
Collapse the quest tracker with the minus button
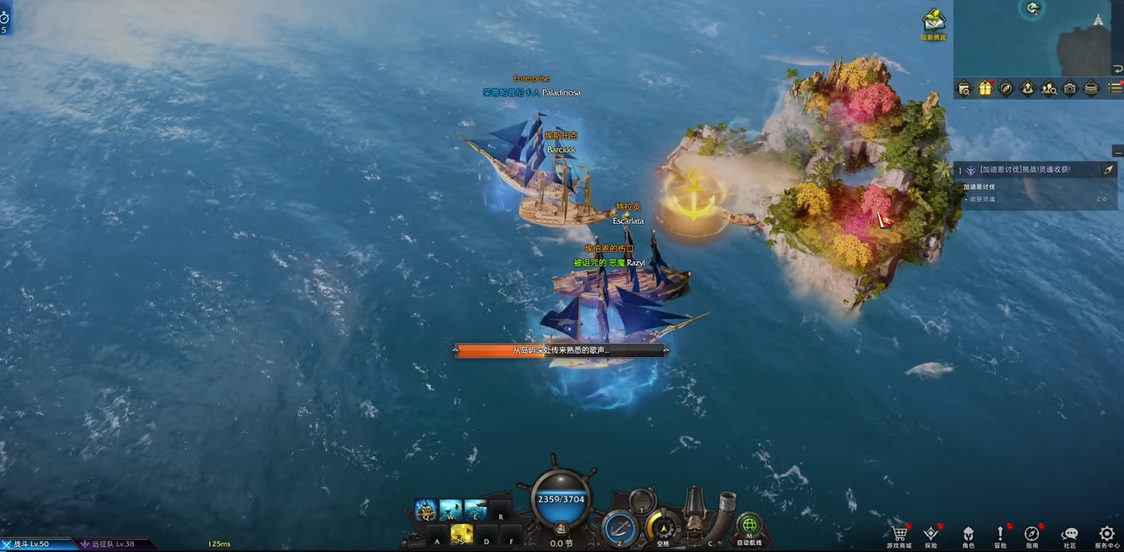(x=1116, y=152)
